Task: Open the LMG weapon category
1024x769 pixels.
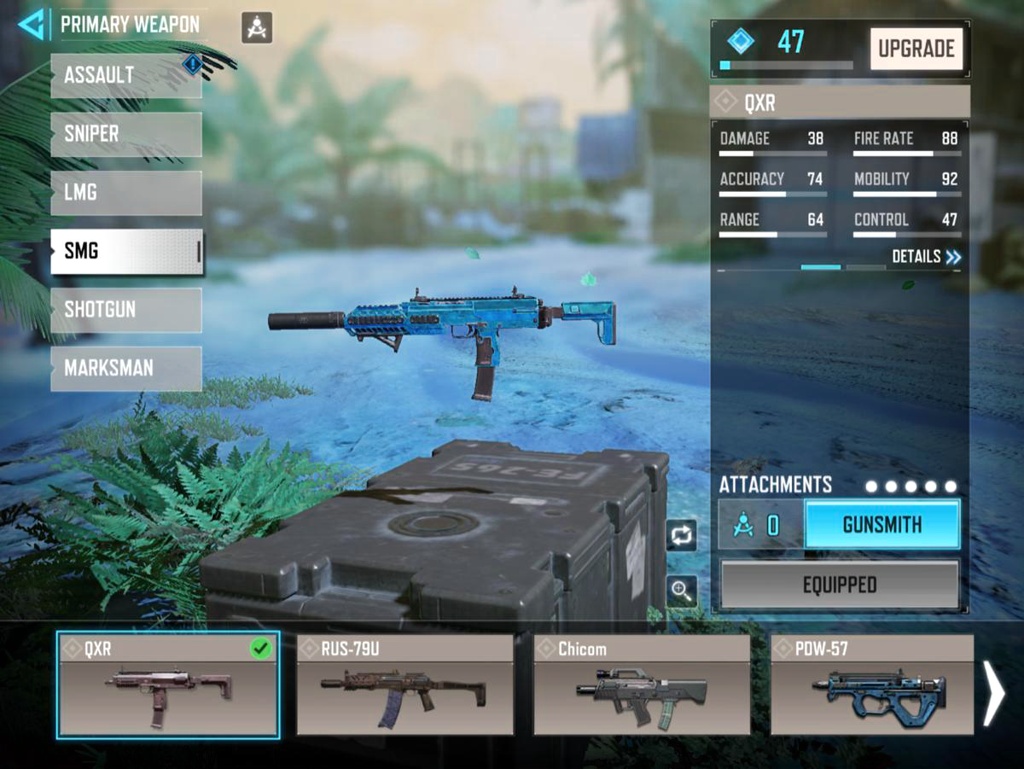Action: [x=126, y=193]
